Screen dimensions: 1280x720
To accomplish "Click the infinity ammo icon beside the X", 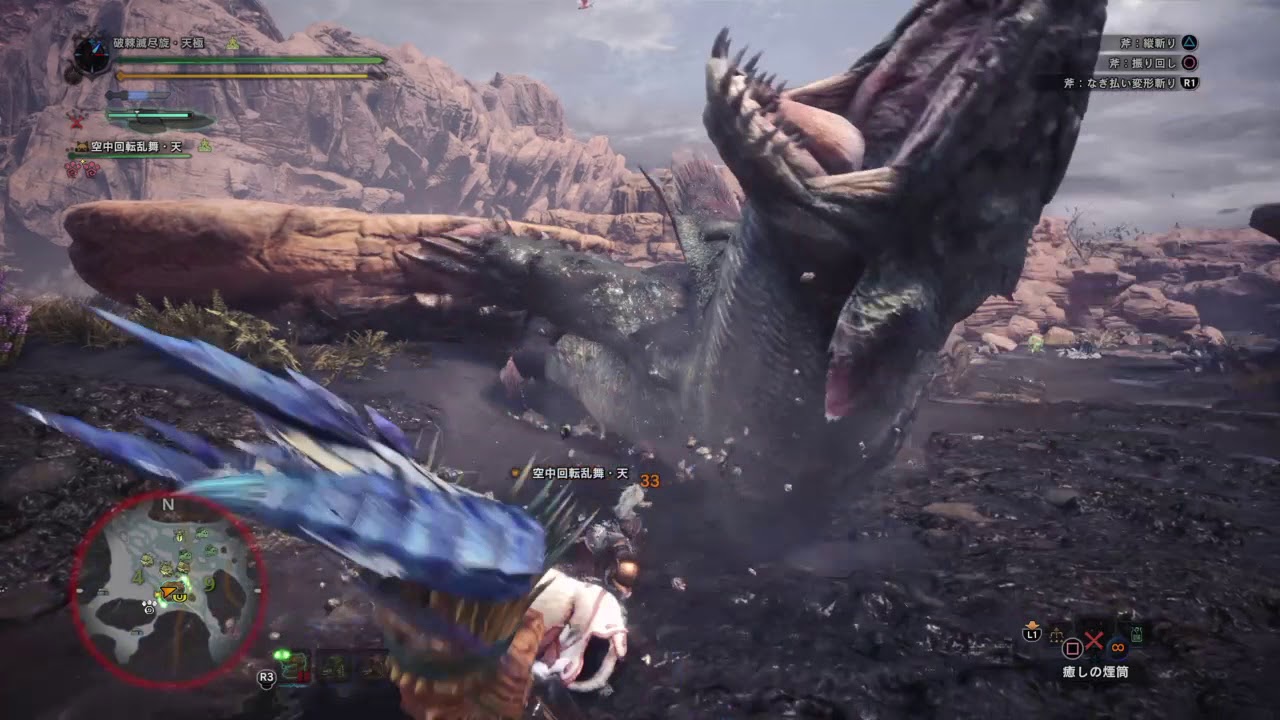I will tap(1117, 648).
